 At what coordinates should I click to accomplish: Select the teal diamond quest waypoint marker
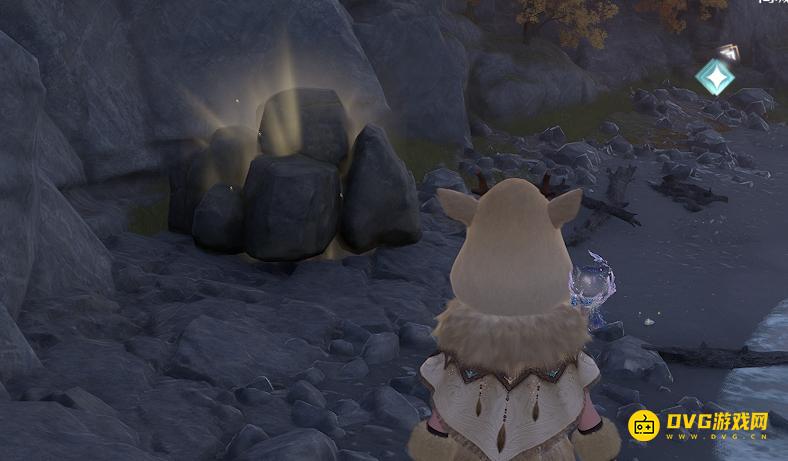pyautogui.click(x=716, y=76)
